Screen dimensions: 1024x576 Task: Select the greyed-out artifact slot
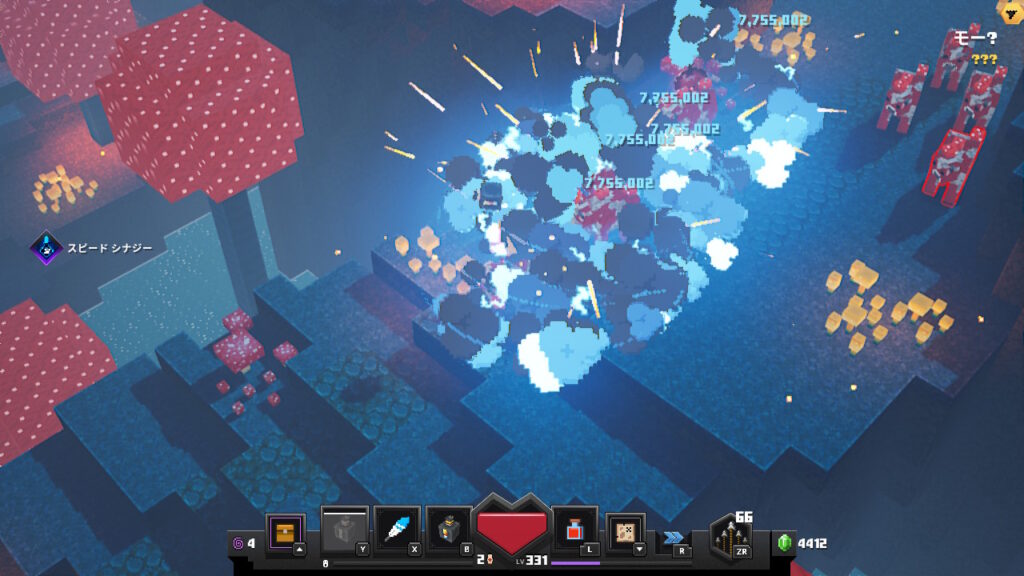[x=343, y=531]
